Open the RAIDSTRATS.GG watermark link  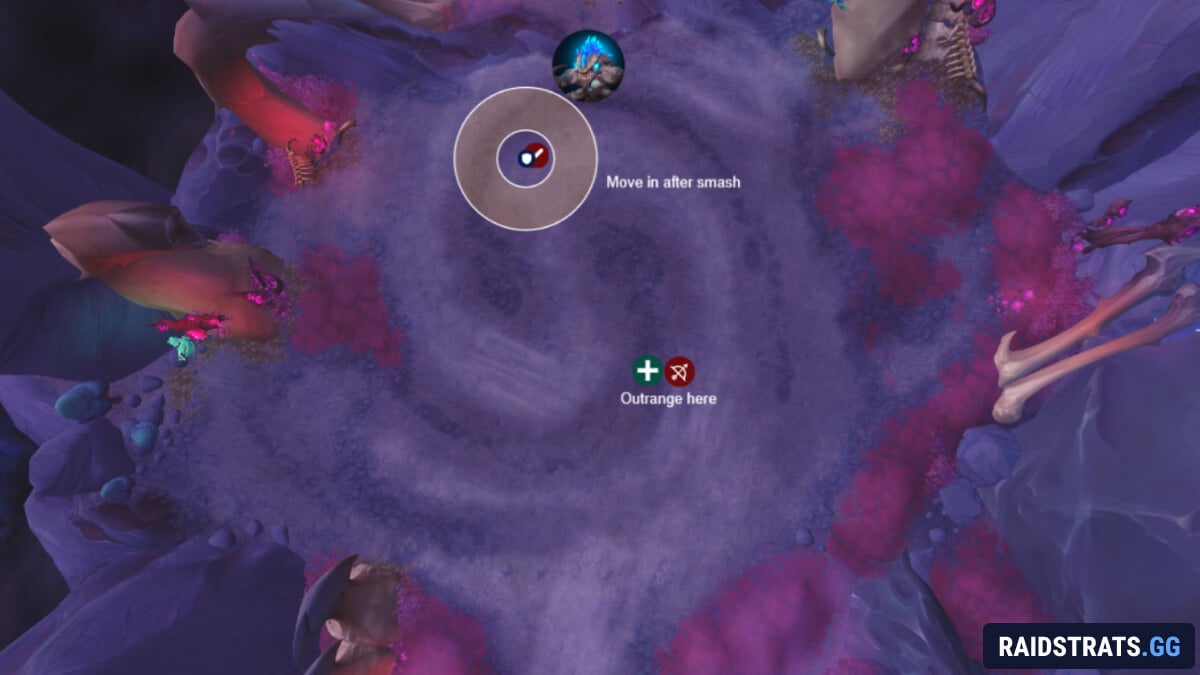tap(1089, 645)
